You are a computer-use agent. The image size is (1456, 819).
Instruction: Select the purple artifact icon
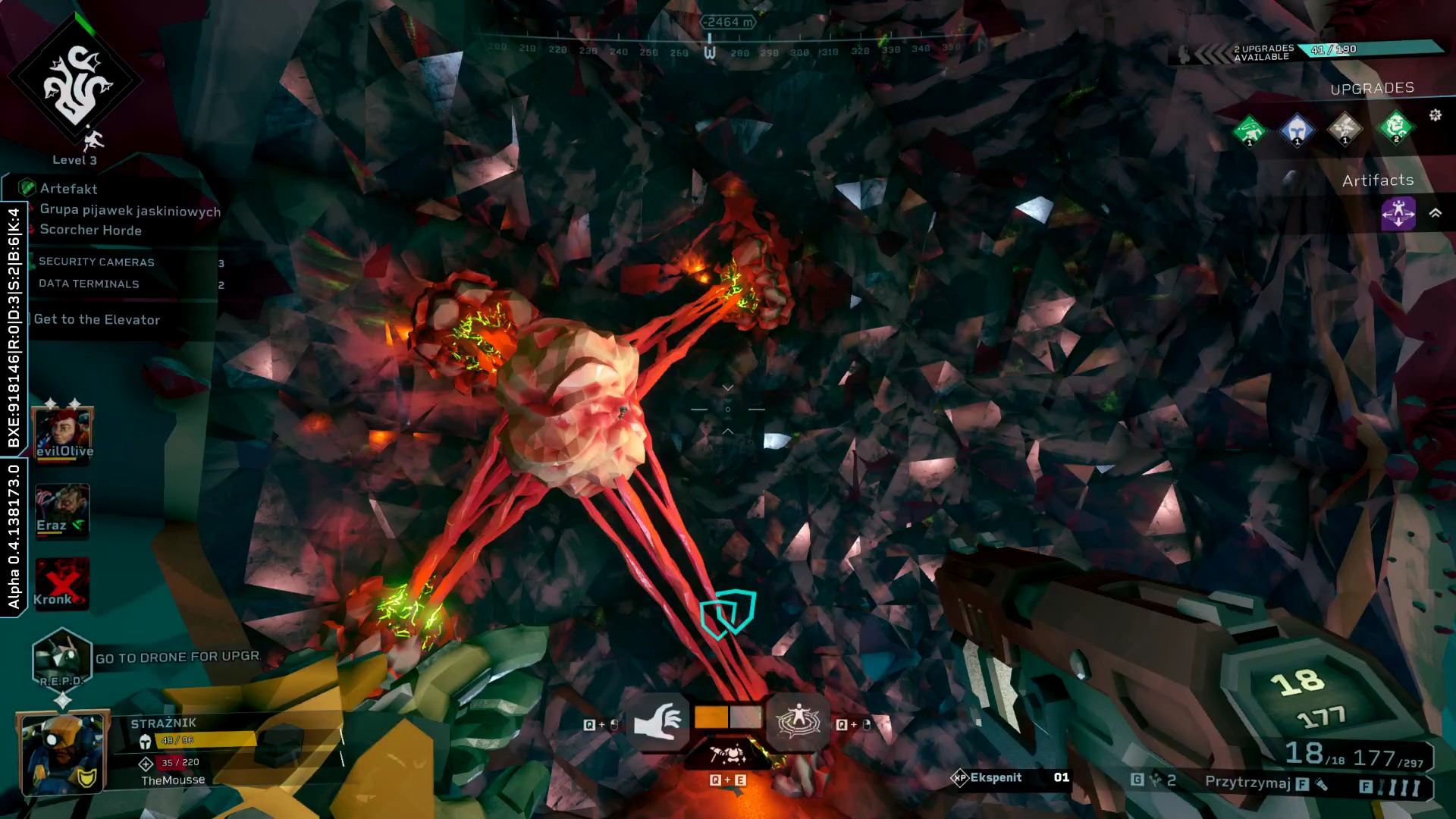[x=1398, y=213]
